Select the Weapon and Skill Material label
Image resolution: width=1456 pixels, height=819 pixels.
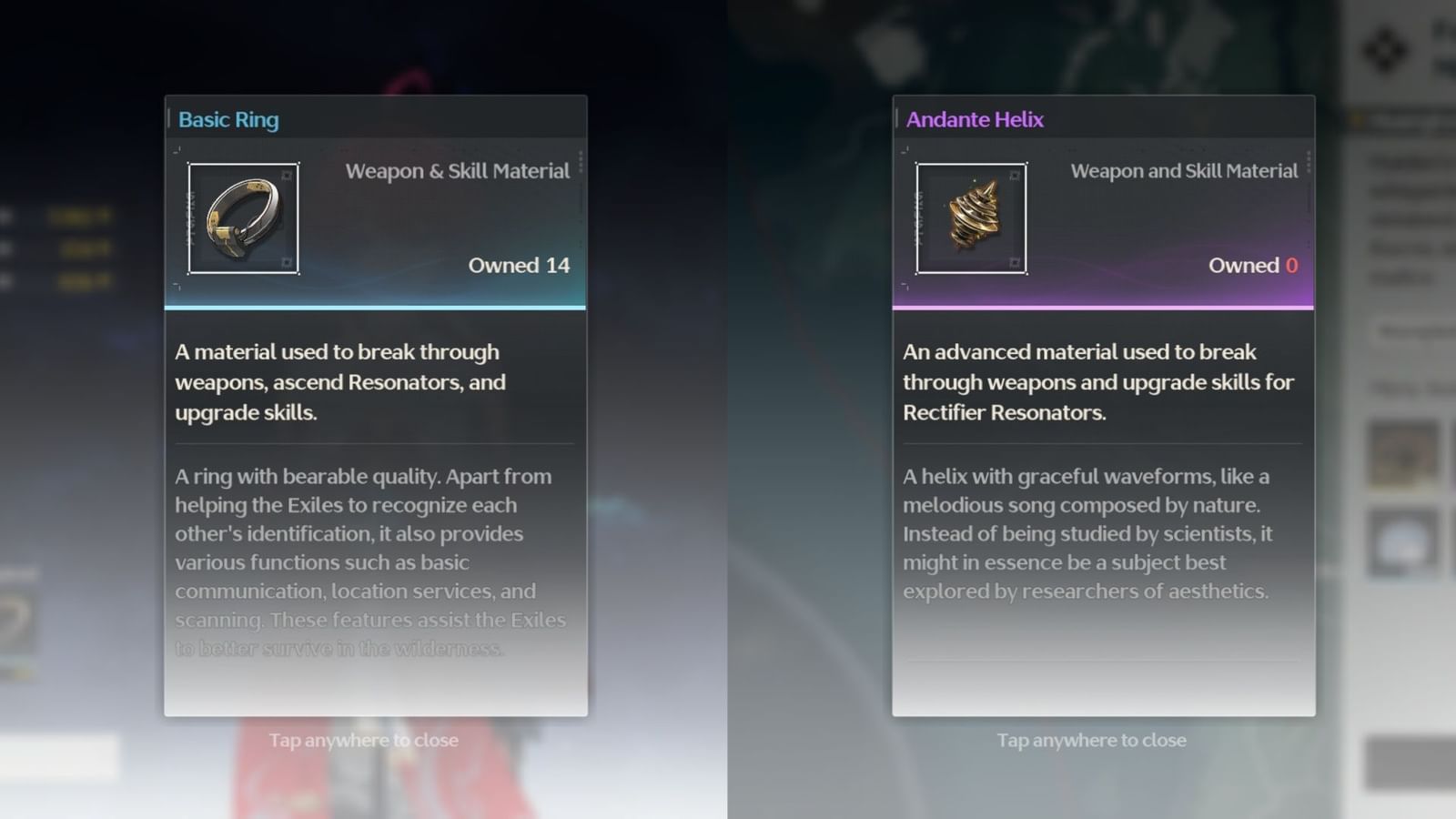coord(1184,170)
